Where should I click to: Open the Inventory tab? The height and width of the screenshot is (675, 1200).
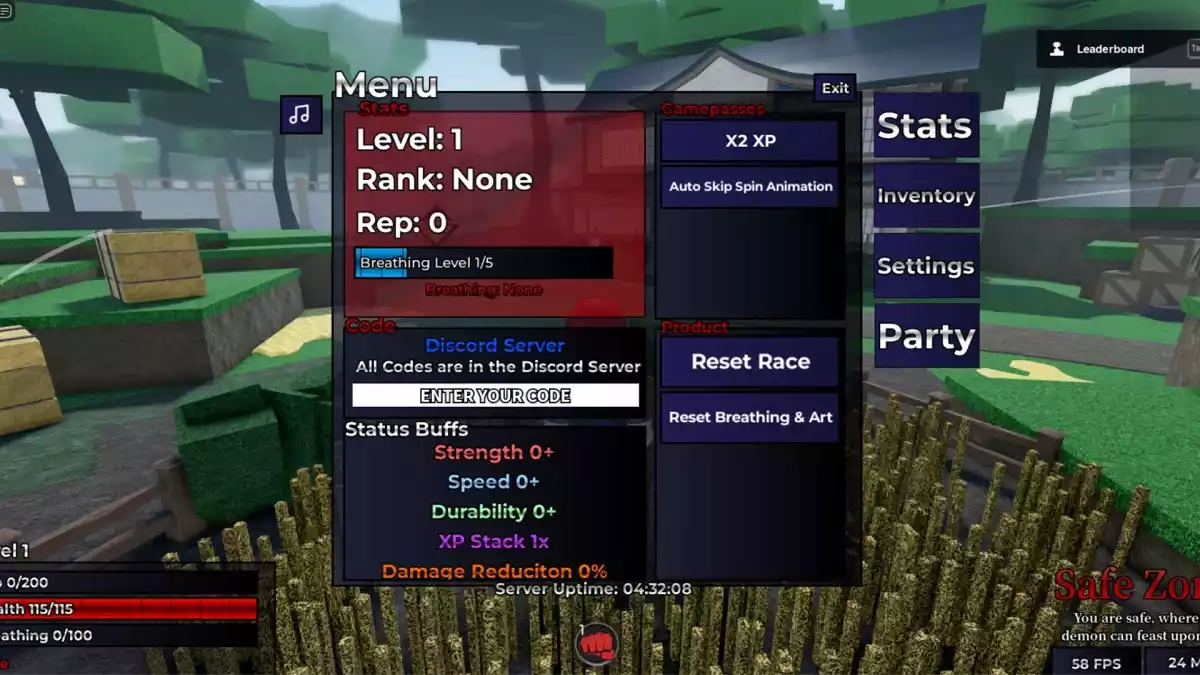925,196
